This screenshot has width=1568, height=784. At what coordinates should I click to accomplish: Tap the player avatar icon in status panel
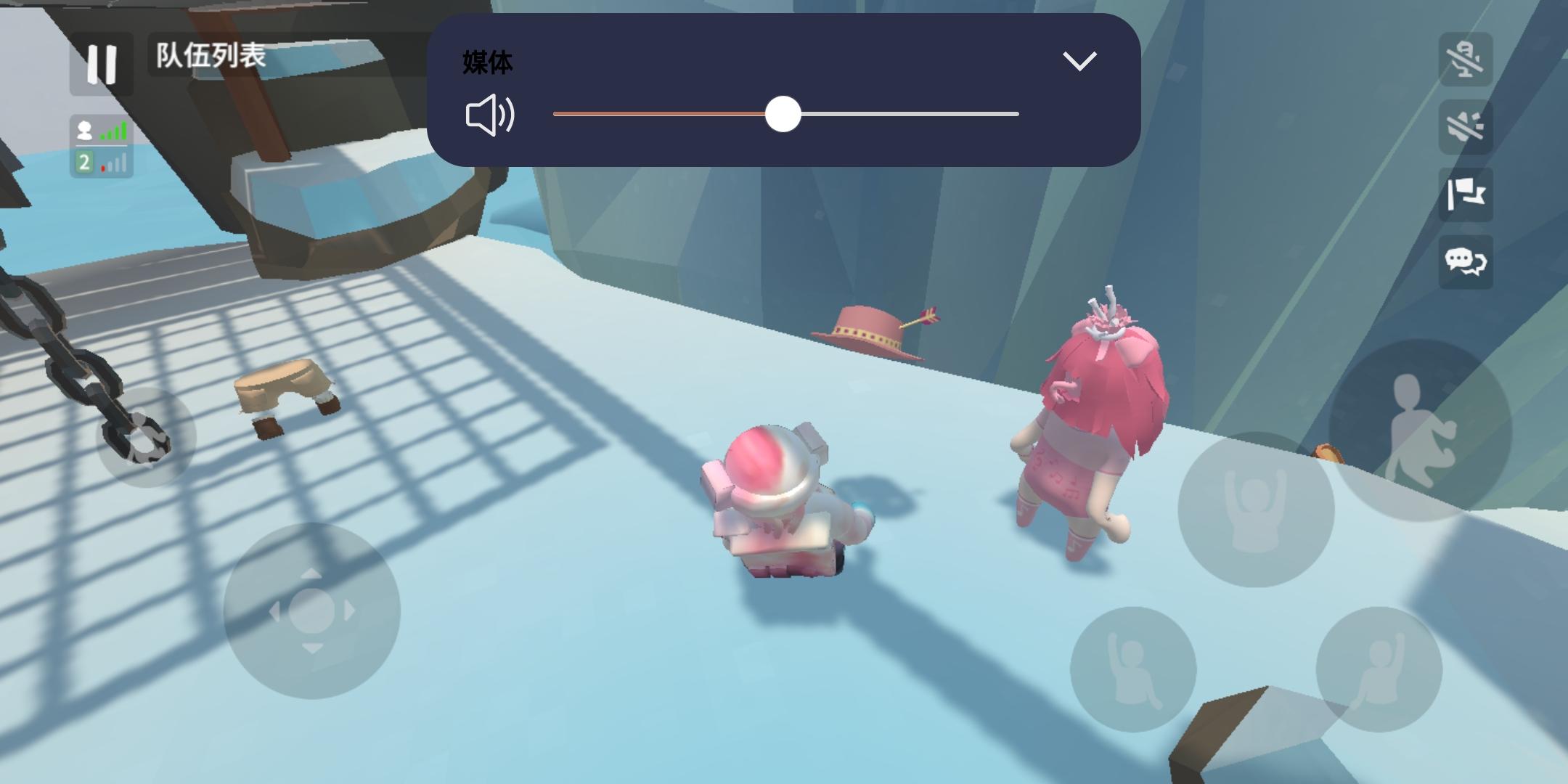(84, 131)
